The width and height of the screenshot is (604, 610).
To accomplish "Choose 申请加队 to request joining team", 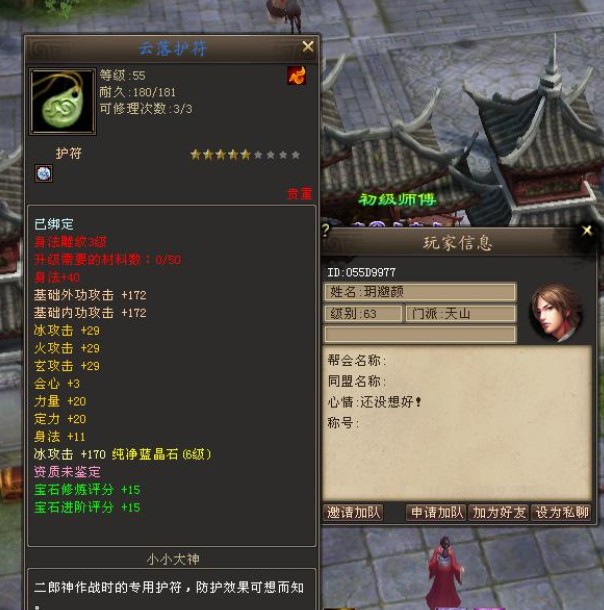I will (x=437, y=512).
